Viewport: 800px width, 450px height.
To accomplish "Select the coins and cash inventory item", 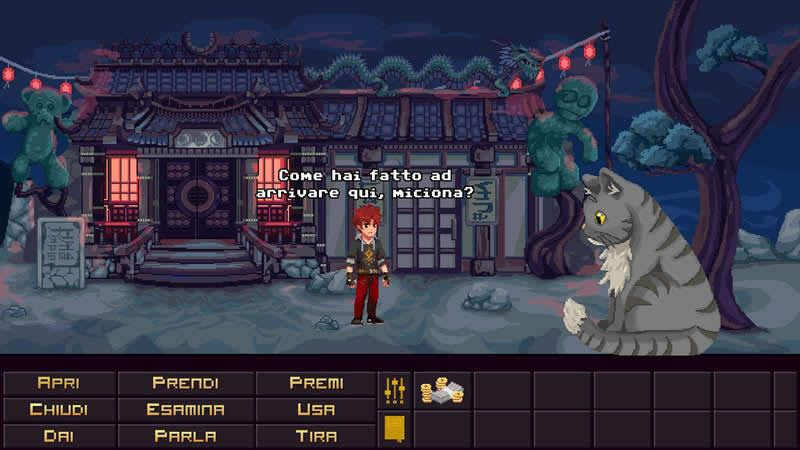I will (x=441, y=391).
